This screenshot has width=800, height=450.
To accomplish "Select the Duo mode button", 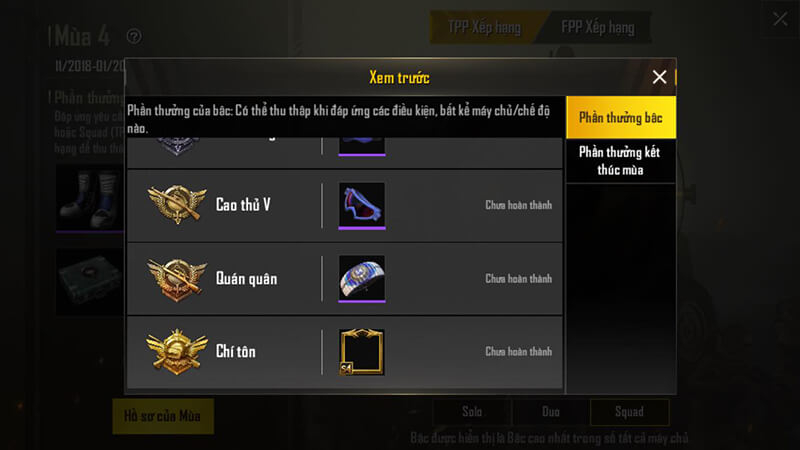I will coord(549,412).
